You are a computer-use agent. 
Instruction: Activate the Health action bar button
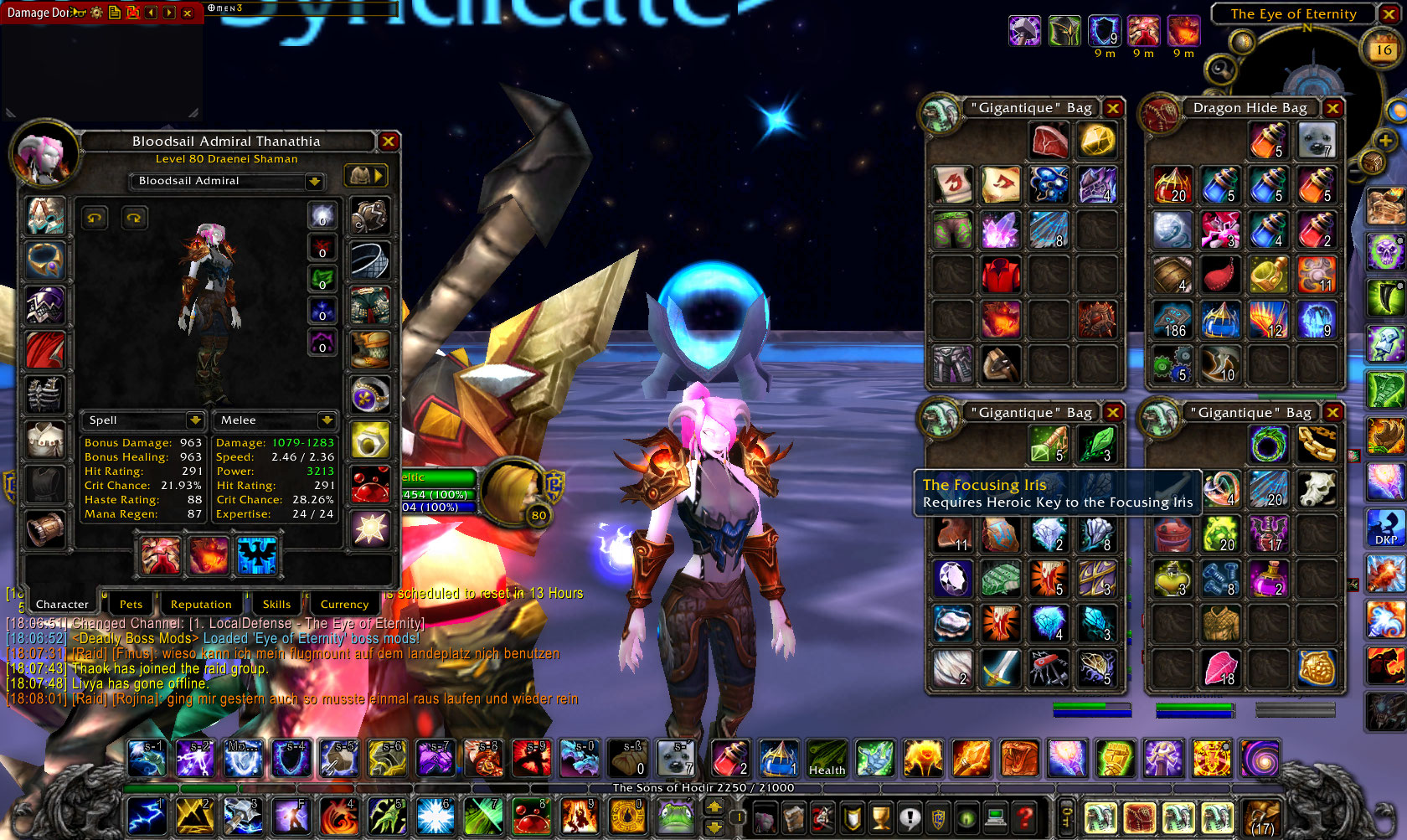(827, 758)
